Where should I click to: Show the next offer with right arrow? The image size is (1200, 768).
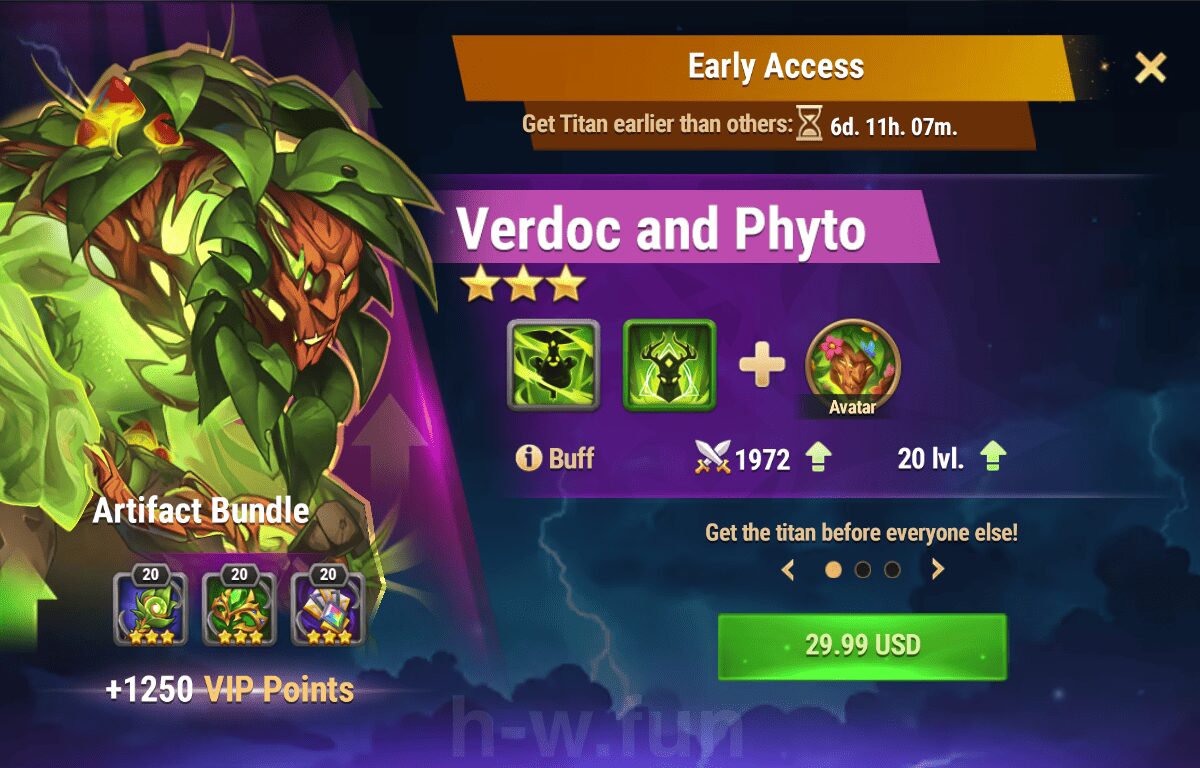937,570
